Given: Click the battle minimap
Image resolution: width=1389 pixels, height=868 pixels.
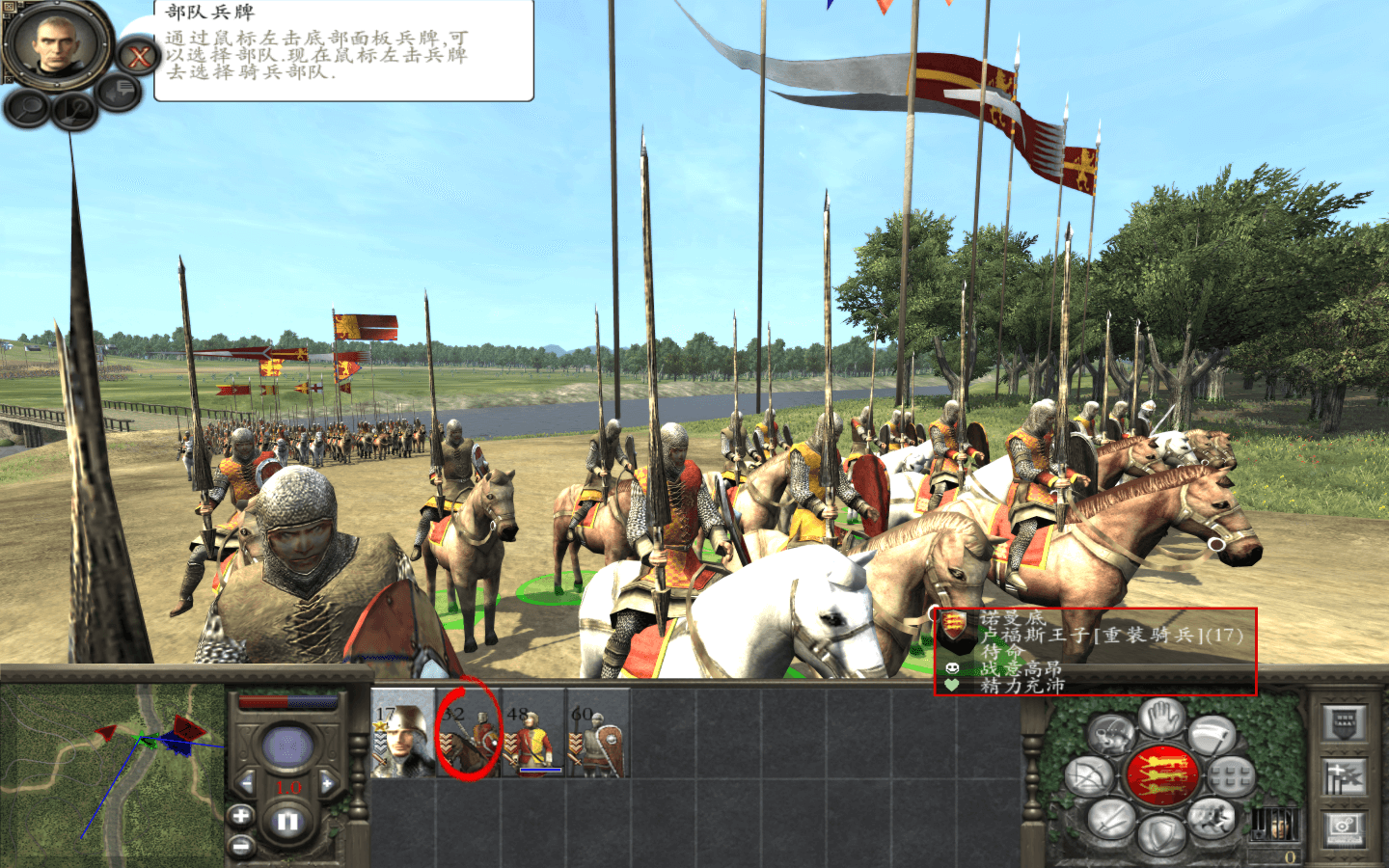Looking at the screenshot, I should 112,772.
